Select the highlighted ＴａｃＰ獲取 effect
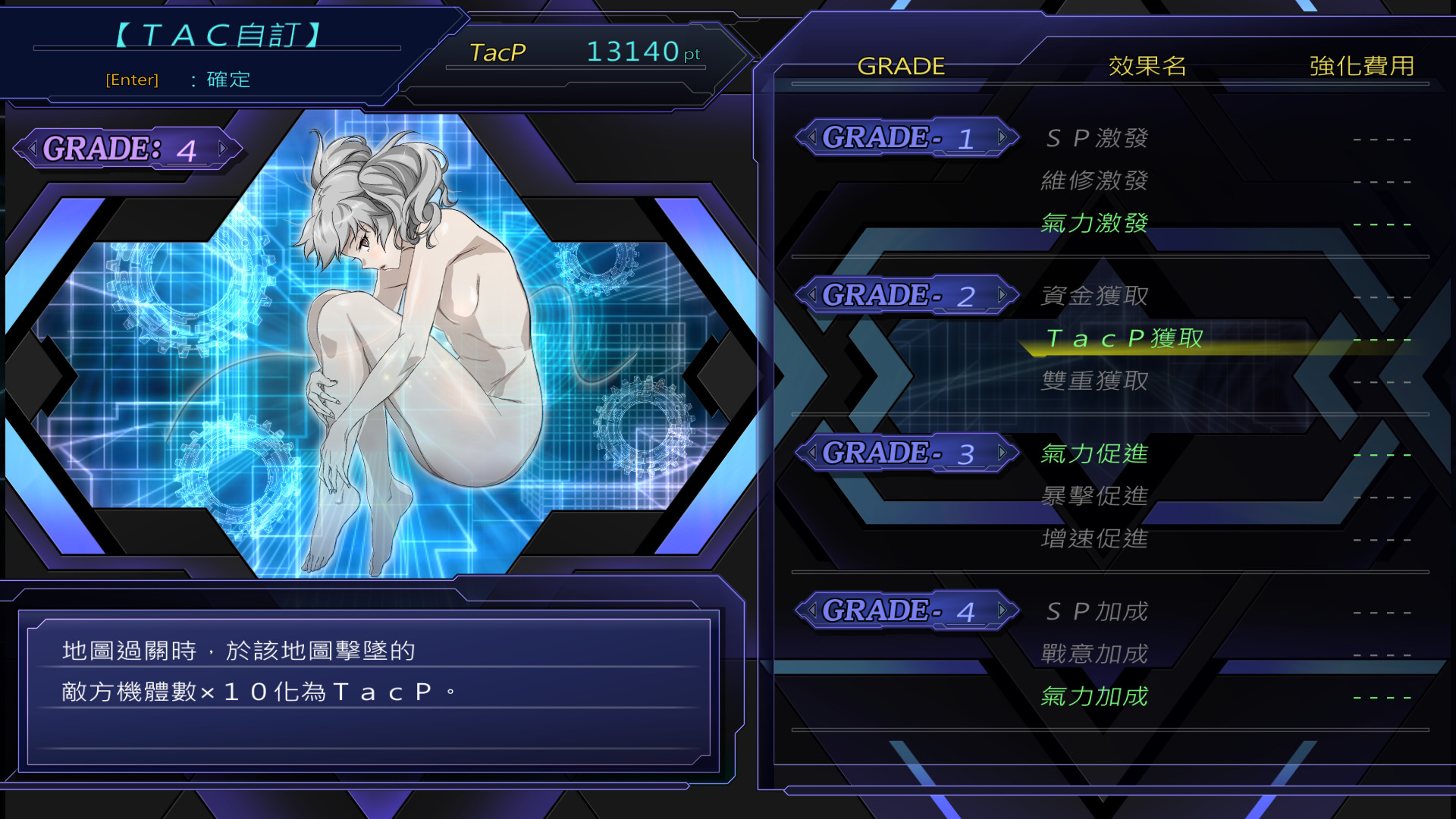This screenshot has width=1456, height=819. [x=1124, y=338]
